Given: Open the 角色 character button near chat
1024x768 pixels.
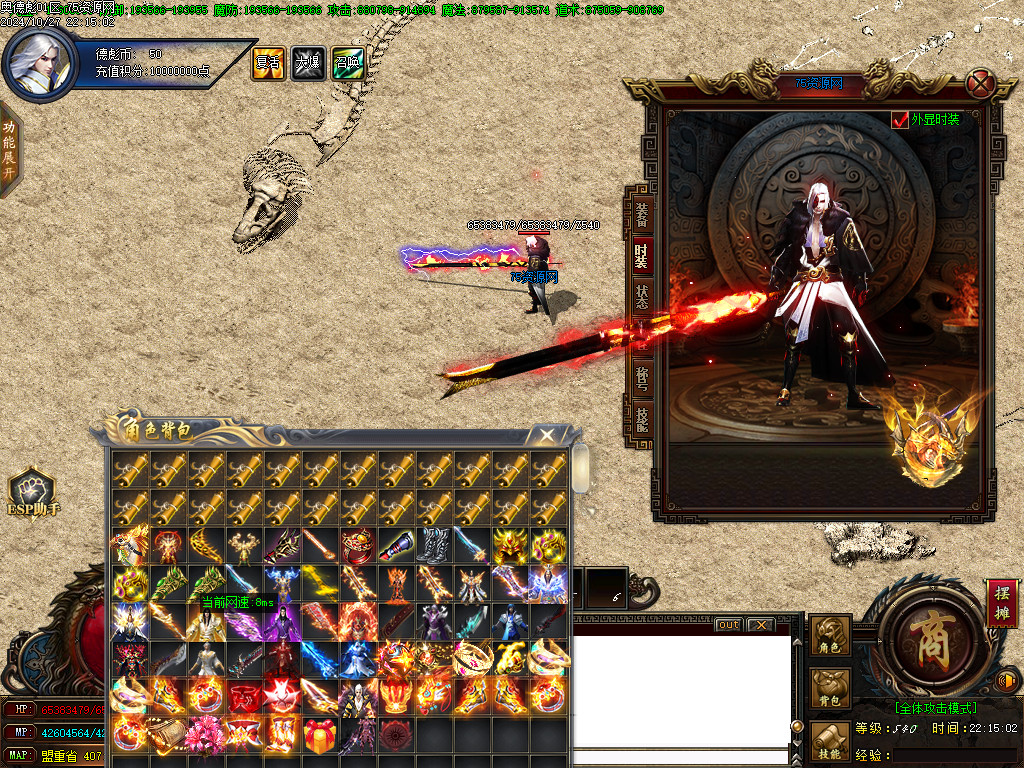Looking at the screenshot, I should (x=830, y=636).
